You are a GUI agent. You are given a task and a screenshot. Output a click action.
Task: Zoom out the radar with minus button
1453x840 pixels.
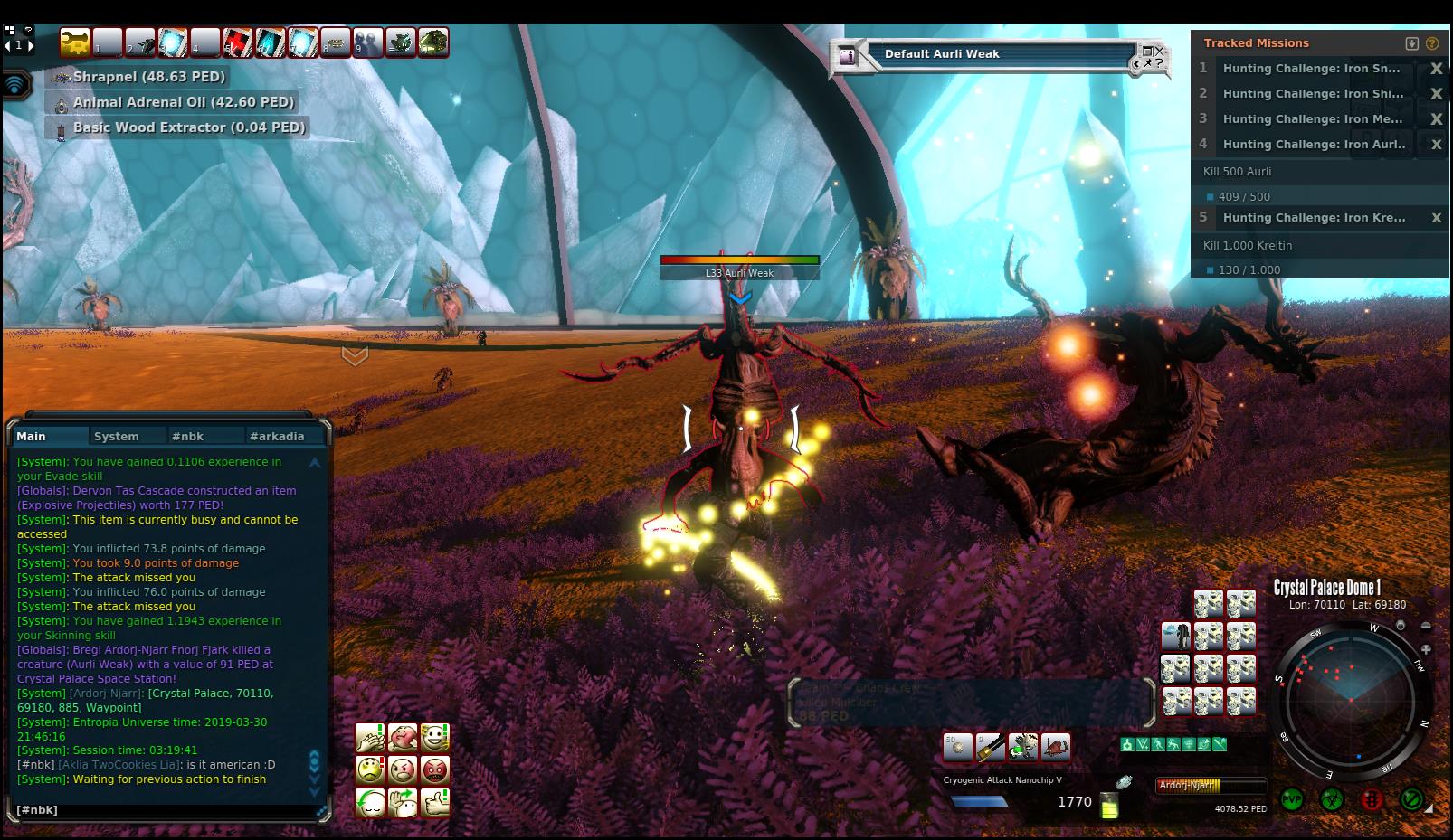(x=1426, y=626)
